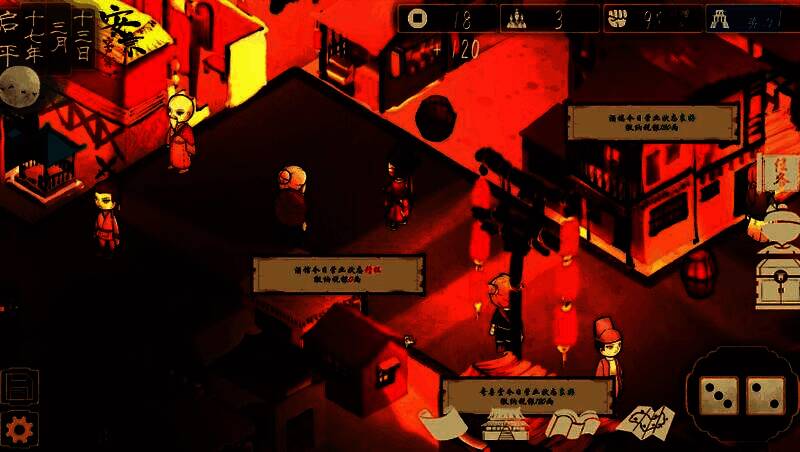Open the treasure chest icon
The width and height of the screenshot is (800, 452).
click(x=778, y=276)
